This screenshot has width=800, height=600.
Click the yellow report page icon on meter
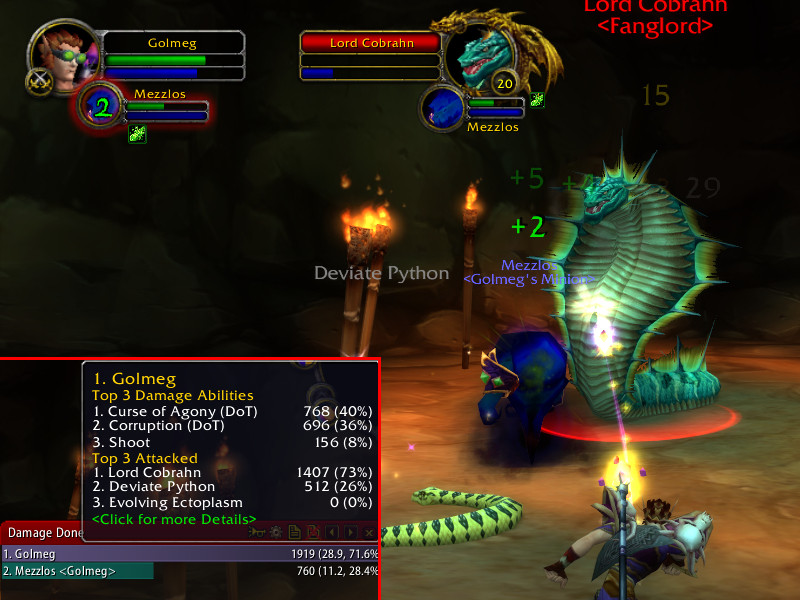point(295,533)
